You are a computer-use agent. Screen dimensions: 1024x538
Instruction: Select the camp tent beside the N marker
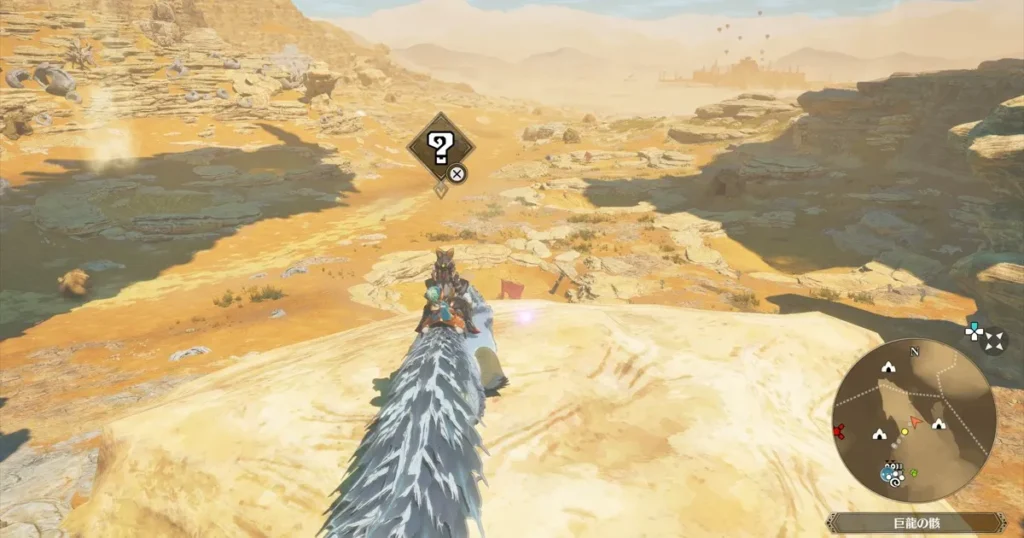point(887,368)
